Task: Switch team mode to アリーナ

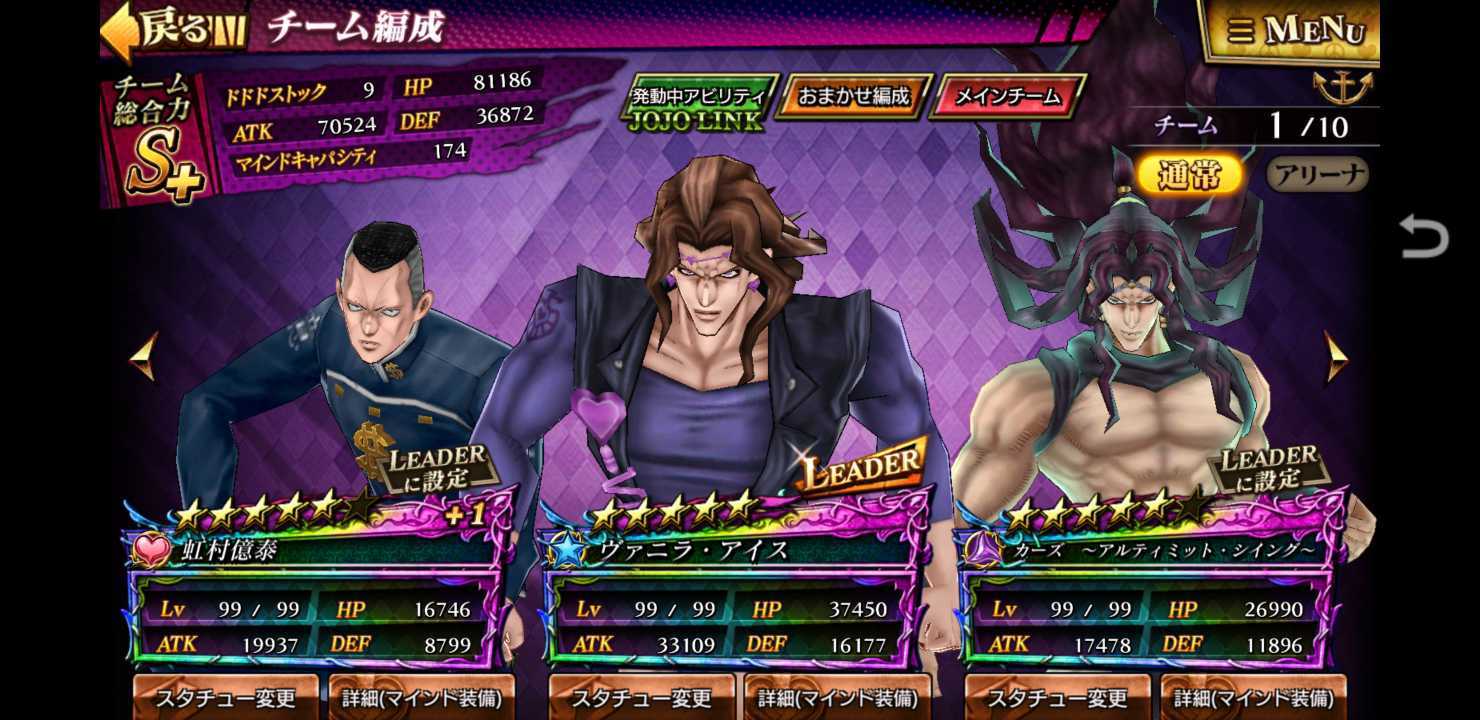Action: tap(1317, 173)
